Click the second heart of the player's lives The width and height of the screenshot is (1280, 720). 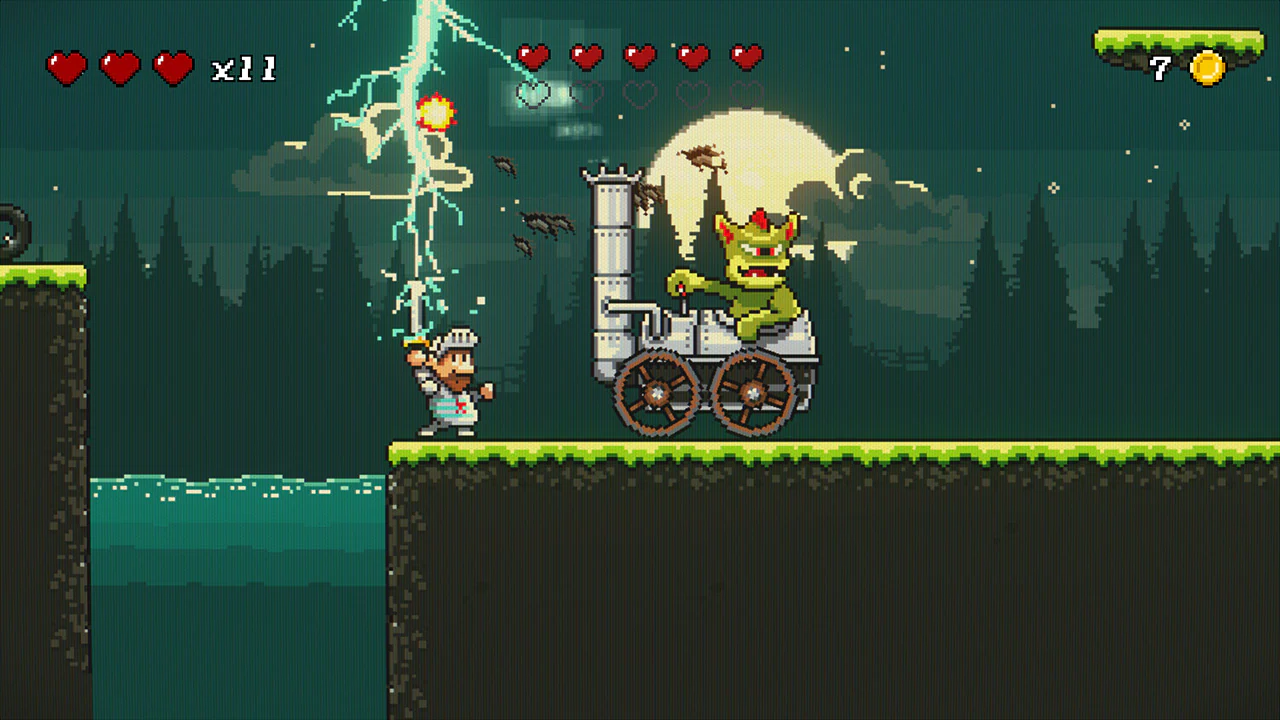pos(119,65)
